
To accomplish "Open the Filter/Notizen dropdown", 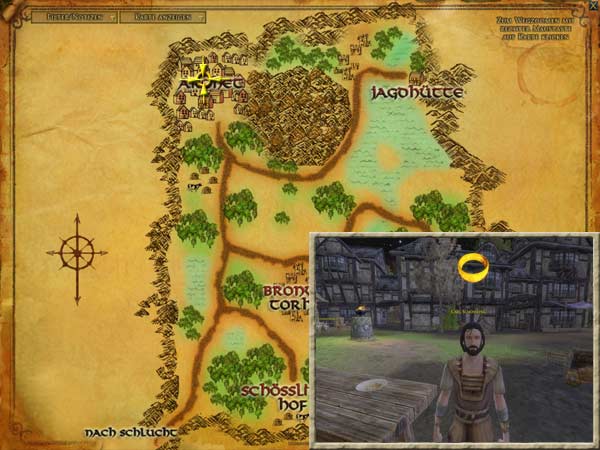I will tap(74, 17).
